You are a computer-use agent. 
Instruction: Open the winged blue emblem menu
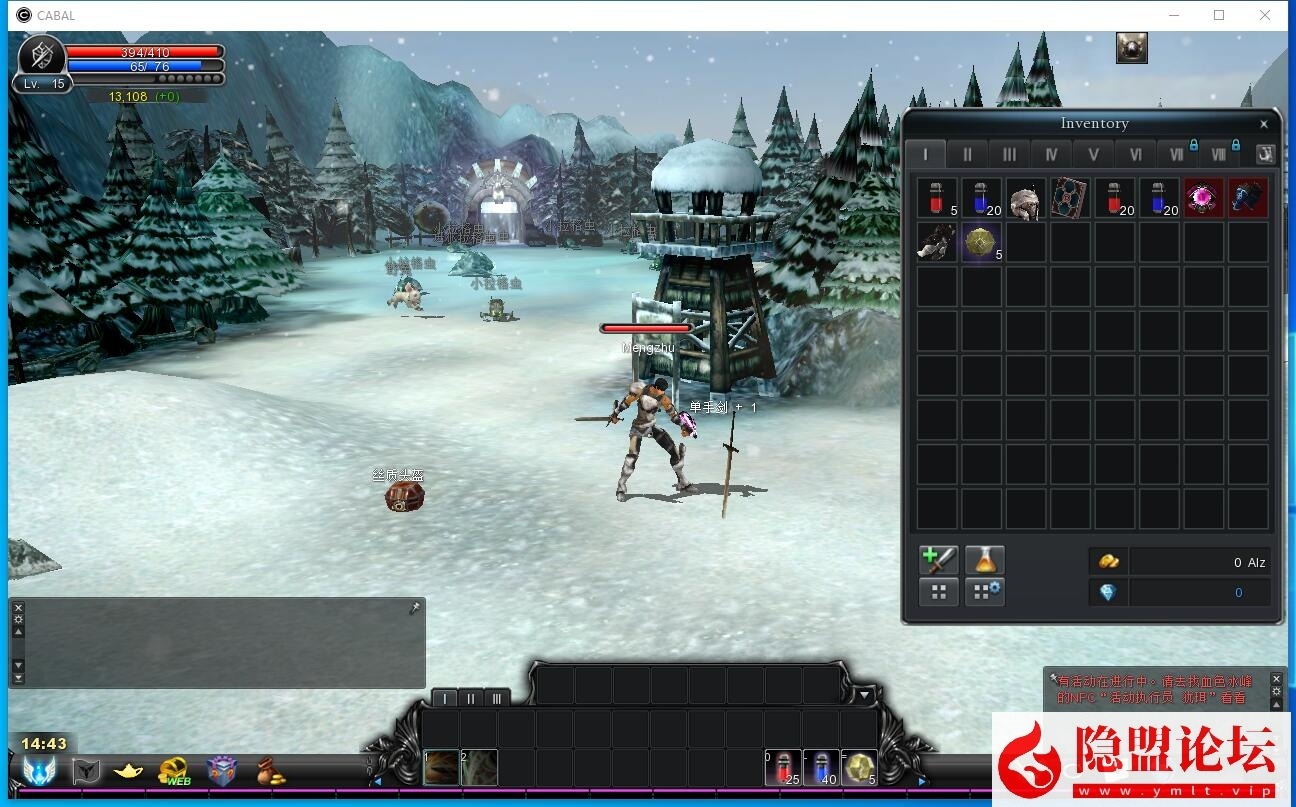click(39, 771)
